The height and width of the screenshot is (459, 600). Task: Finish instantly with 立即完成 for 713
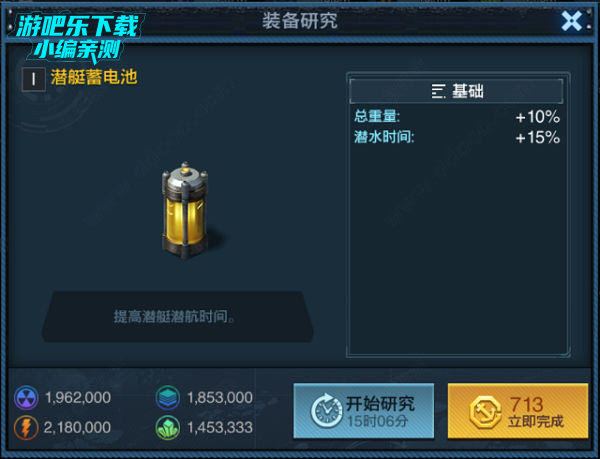(517, 411)
